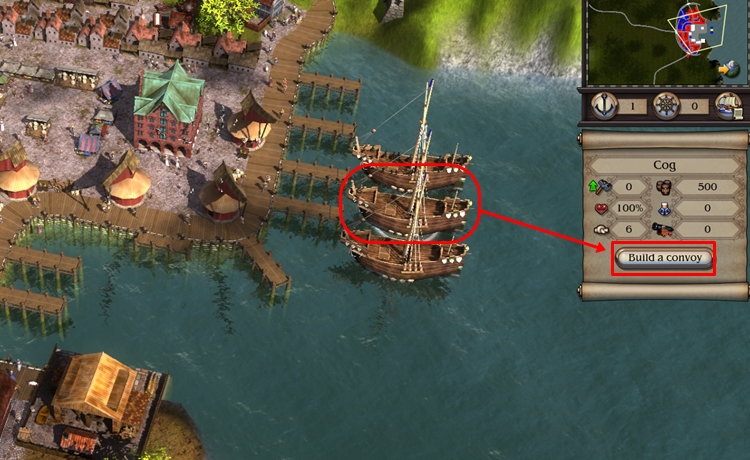Select the circled middle cog ship
Viewport: 750px width, 460px height.
[410, 207]
